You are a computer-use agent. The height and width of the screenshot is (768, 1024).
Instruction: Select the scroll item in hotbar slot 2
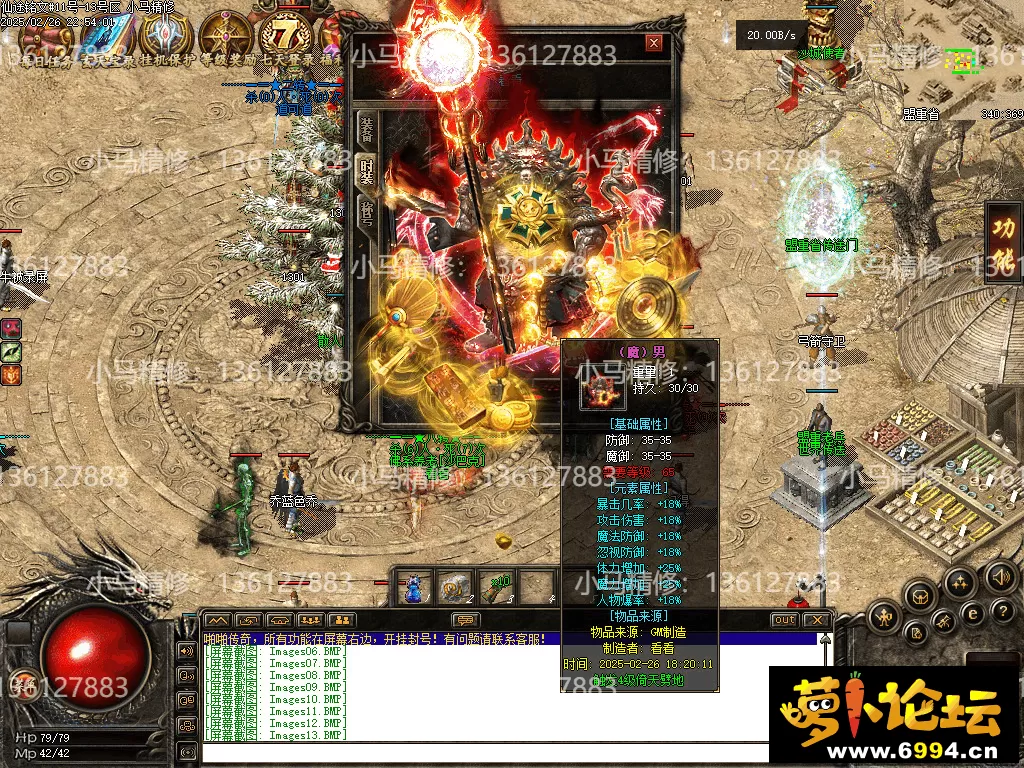coord(456,586)
